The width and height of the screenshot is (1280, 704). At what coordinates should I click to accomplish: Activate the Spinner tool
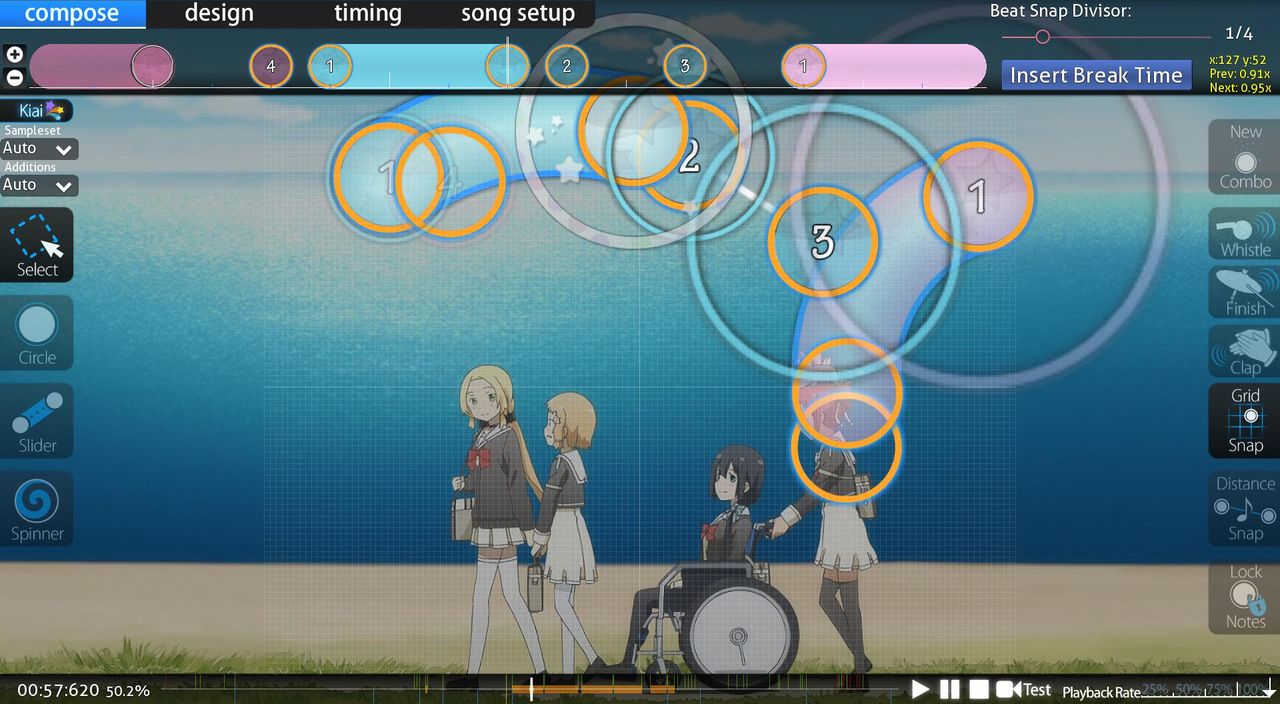(37, 509)
